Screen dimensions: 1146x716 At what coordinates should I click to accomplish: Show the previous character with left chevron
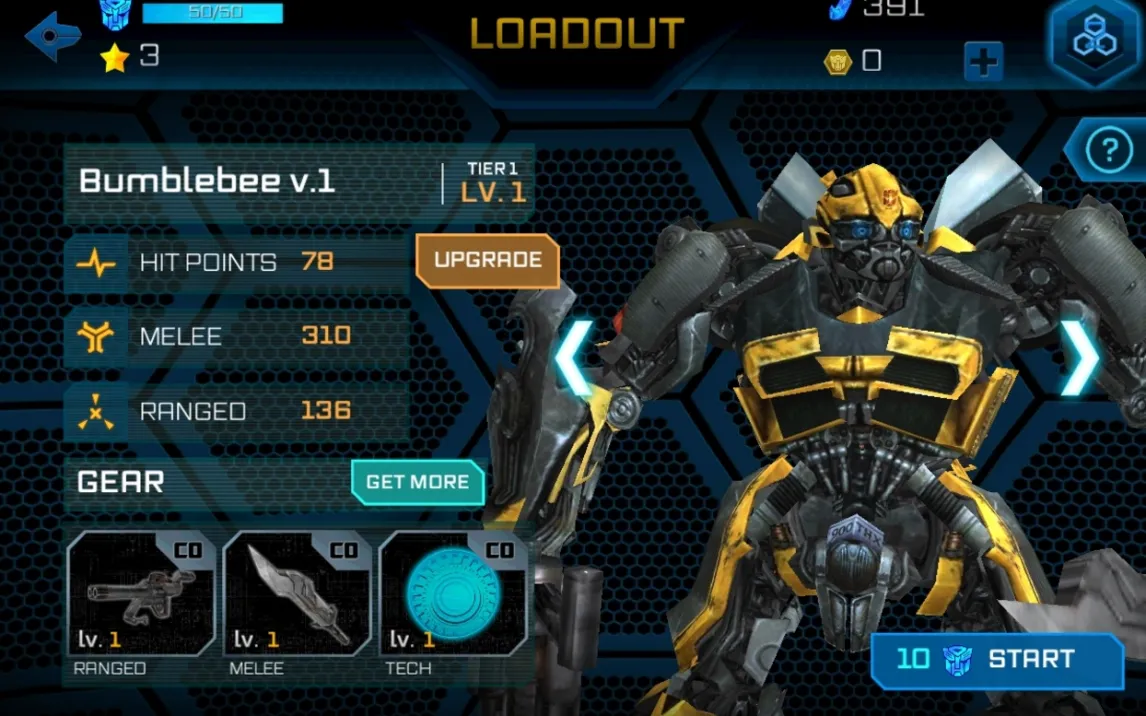574,358
